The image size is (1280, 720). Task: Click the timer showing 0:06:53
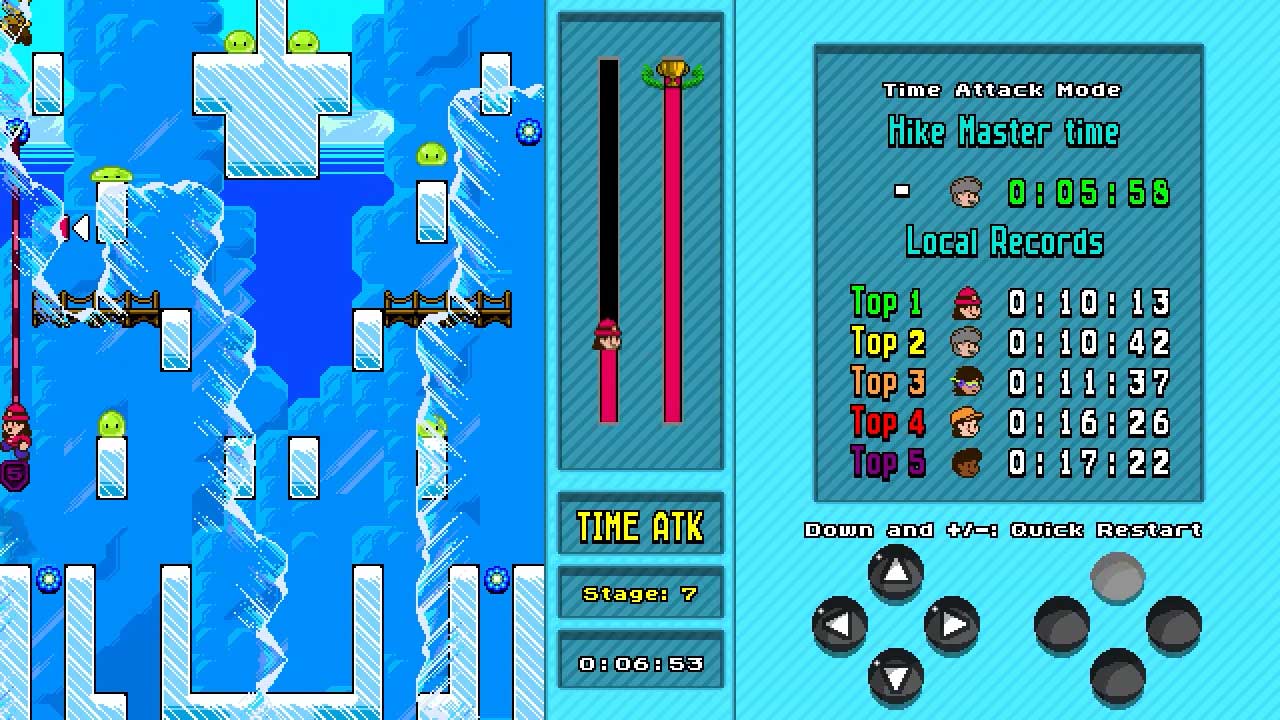pos(640,662)
